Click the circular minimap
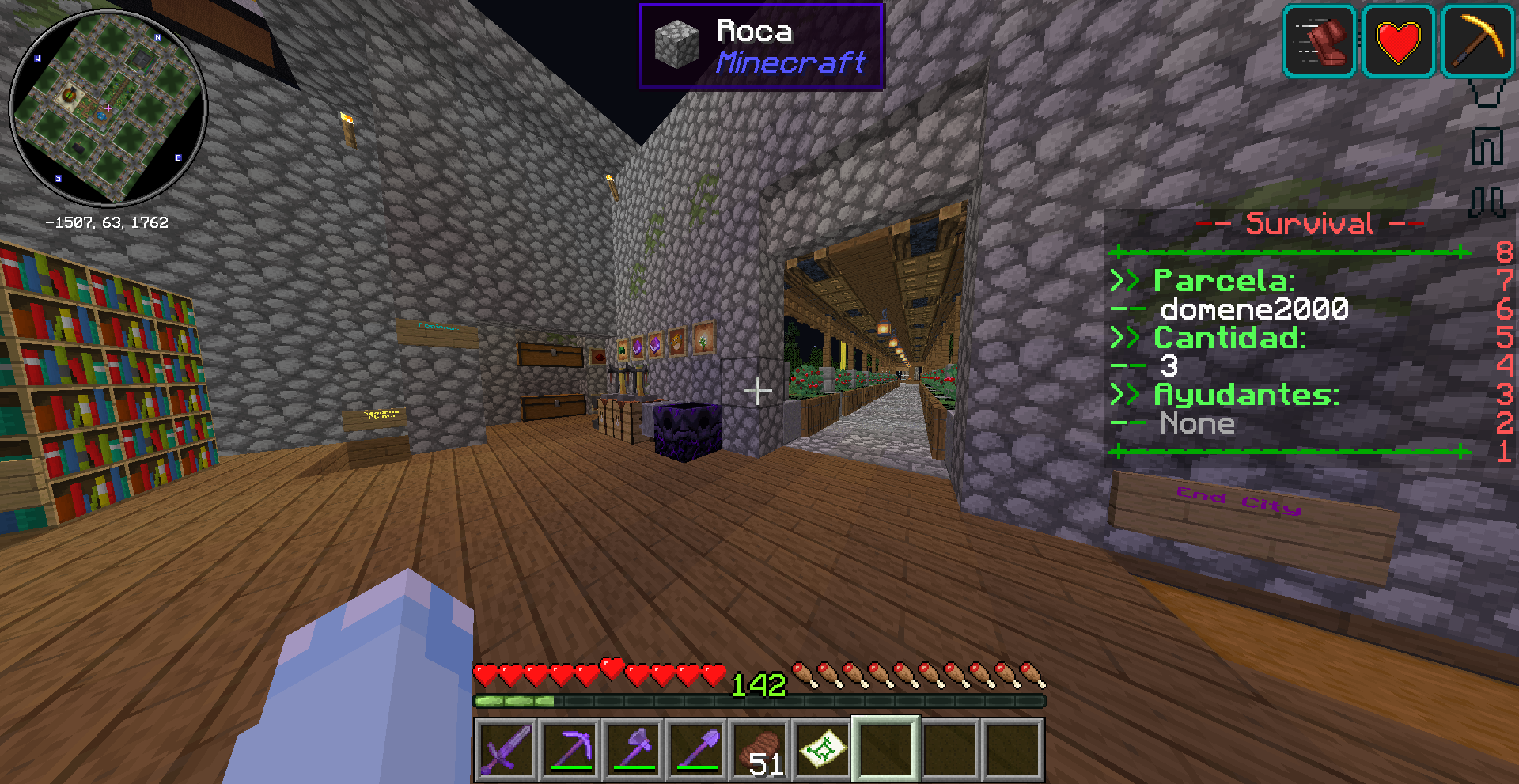 [x=108, y=108]
